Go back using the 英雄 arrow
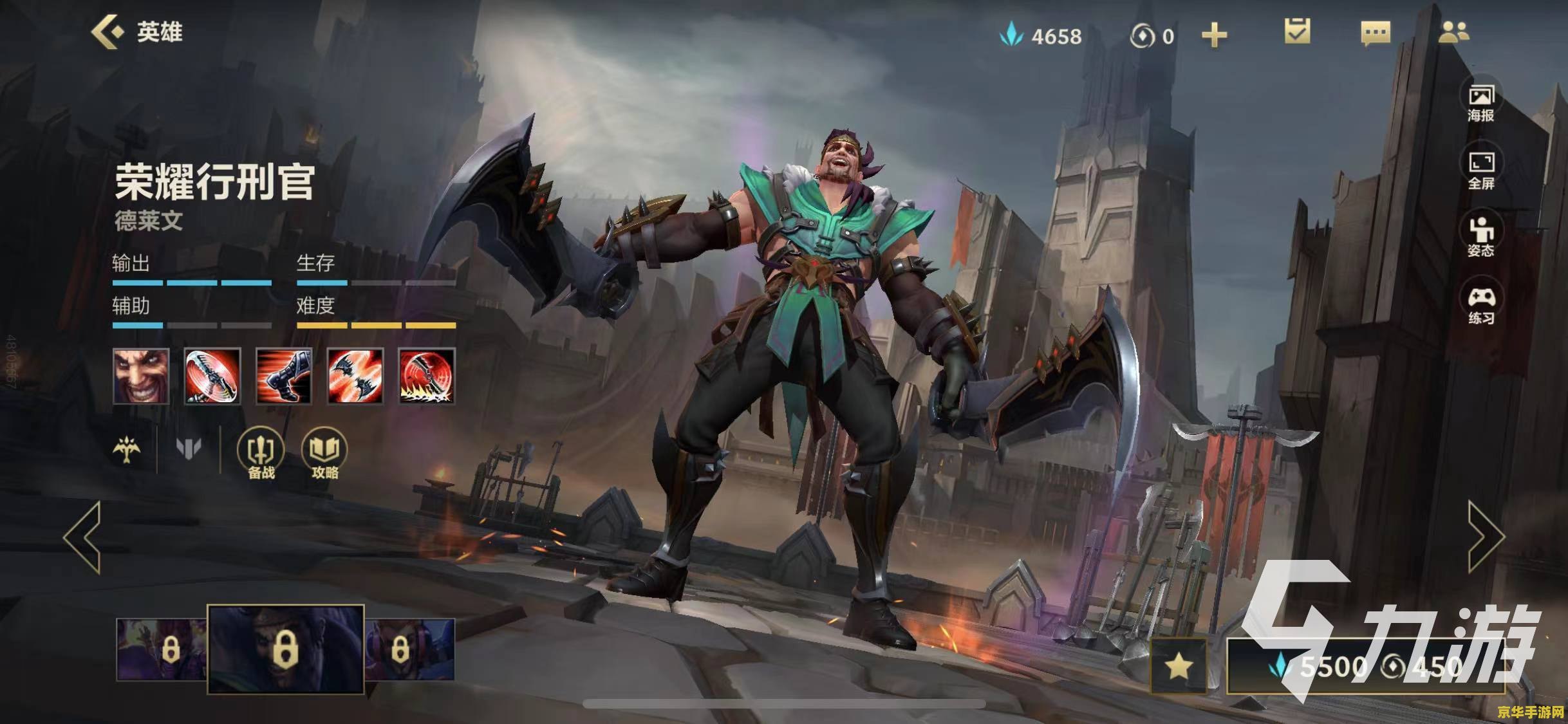Screen dimensions: 1568x724 pyautogui.click(x=107, y=32)
